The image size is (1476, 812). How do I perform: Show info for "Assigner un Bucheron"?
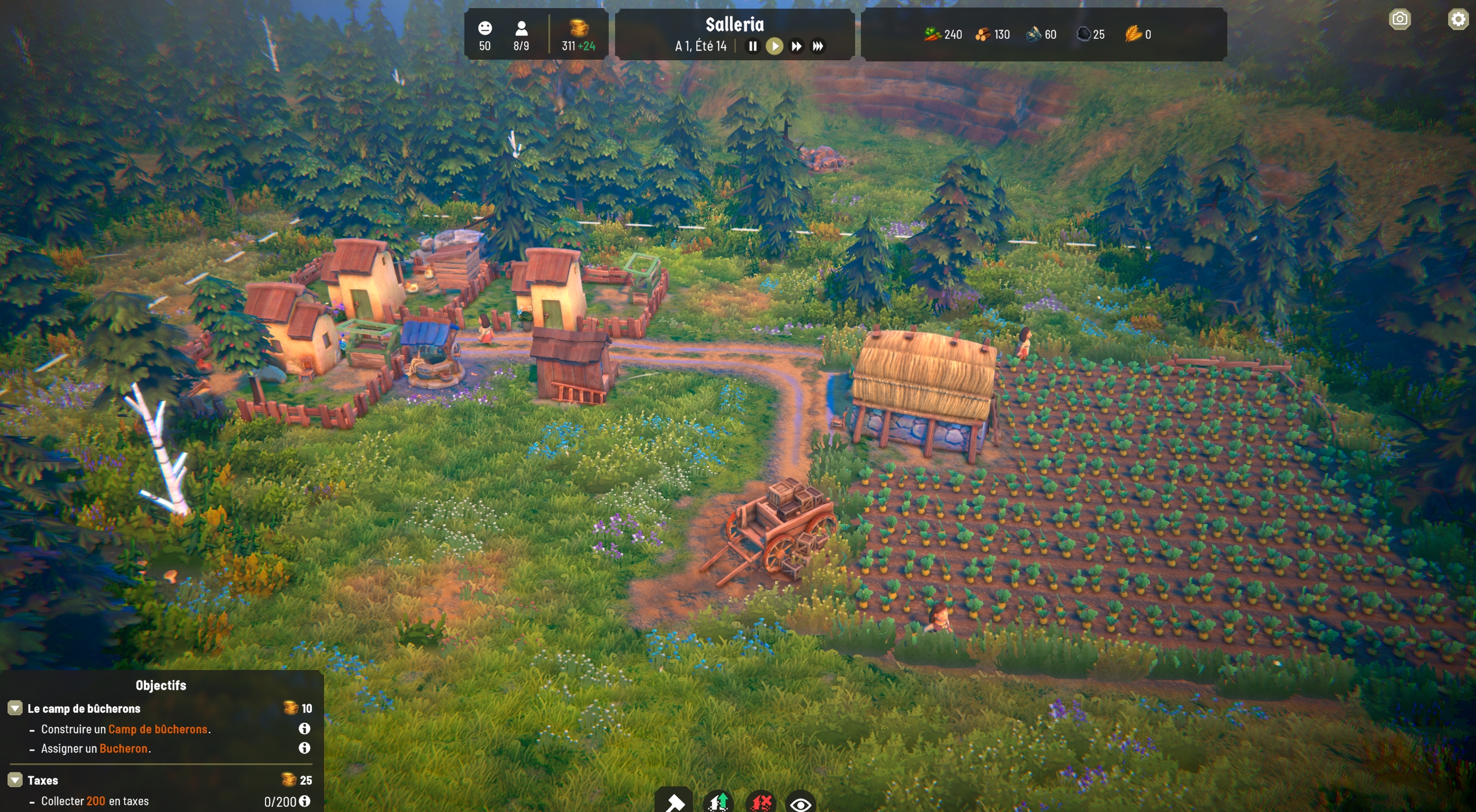pos(304,748)
